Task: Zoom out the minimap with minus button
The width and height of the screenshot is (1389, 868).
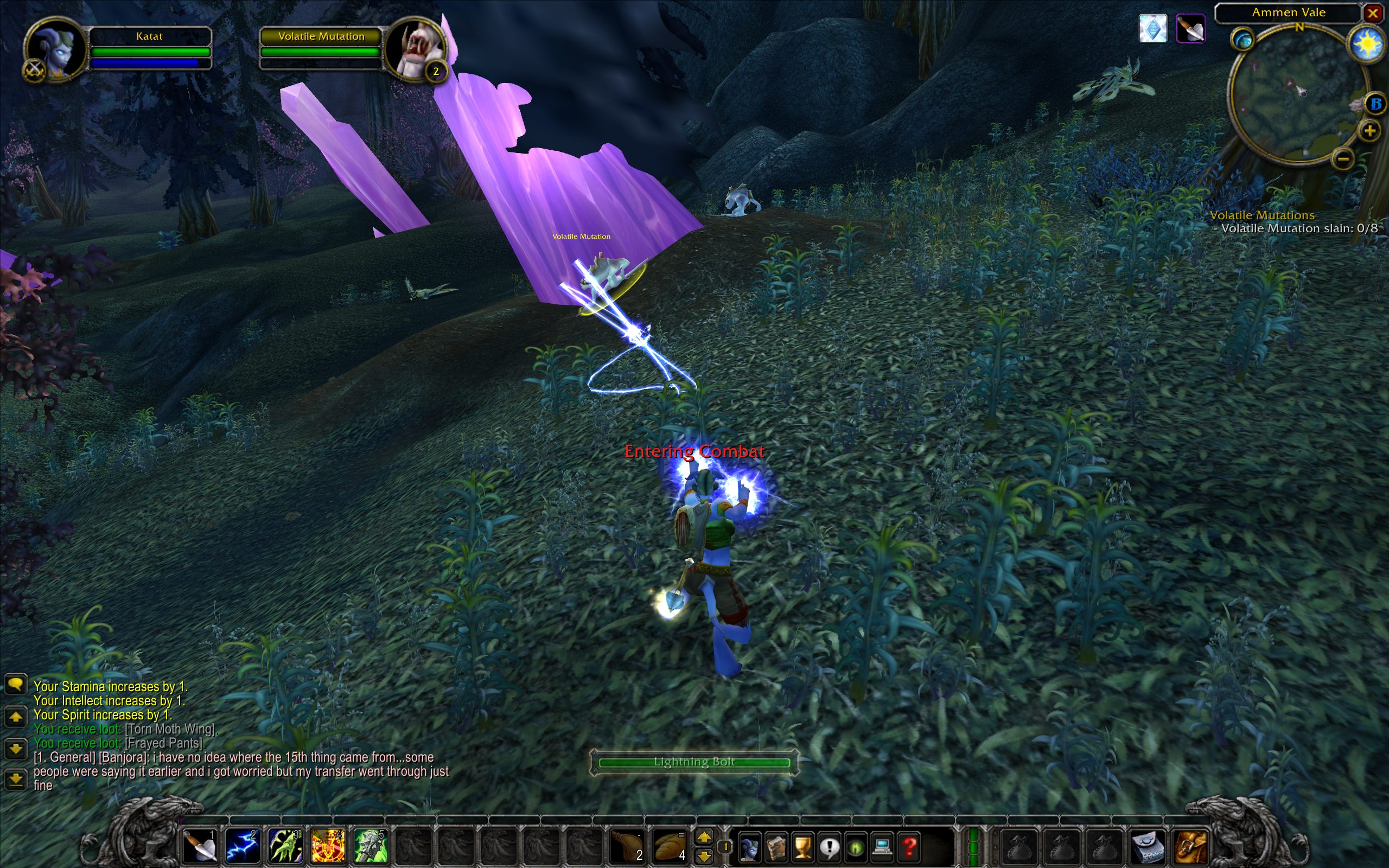Action: [x=1342, y=158]
